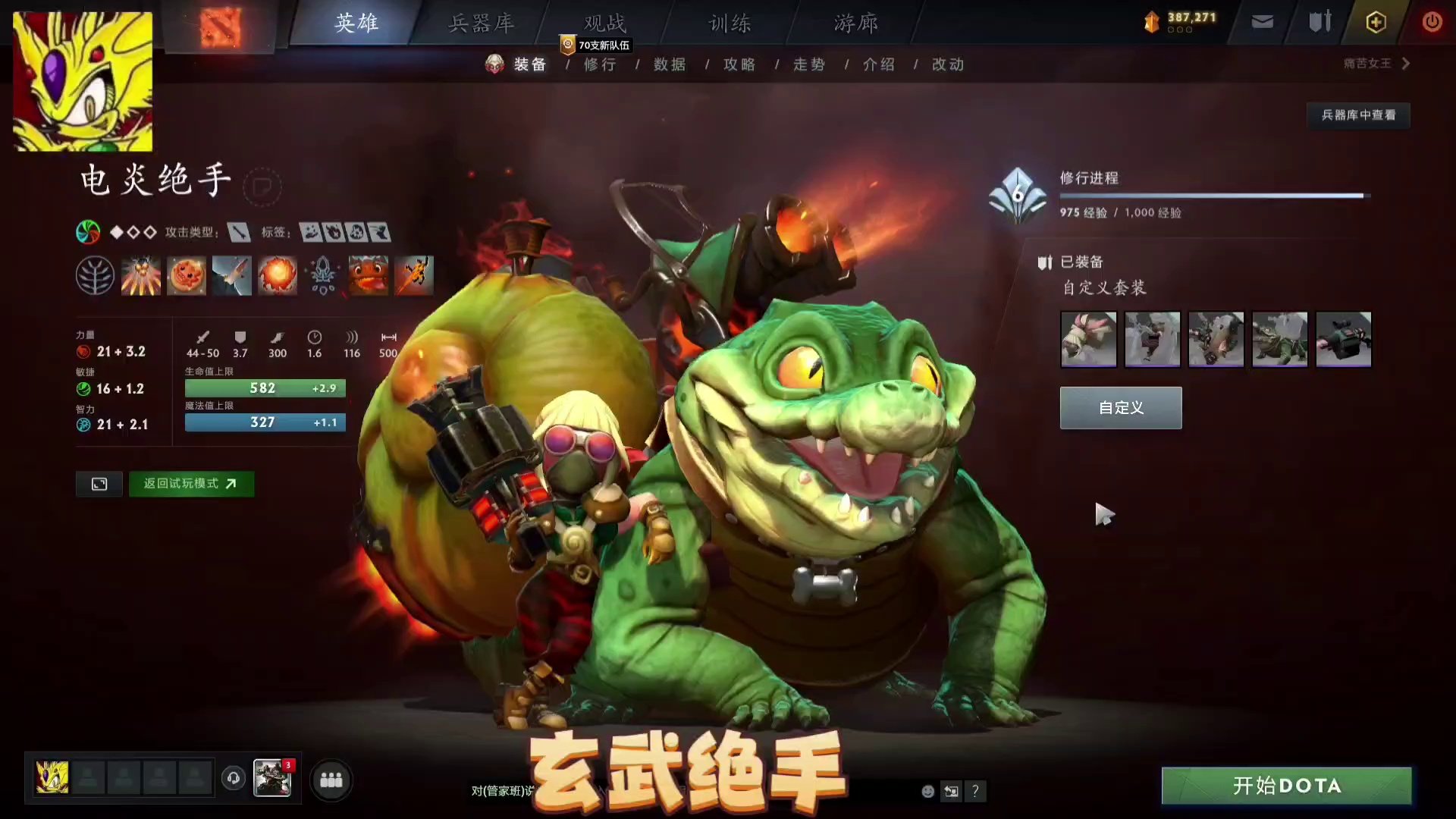Open the Firesnap Cookie ability icon
The image size is (1456, 819).
coord(187,275)
